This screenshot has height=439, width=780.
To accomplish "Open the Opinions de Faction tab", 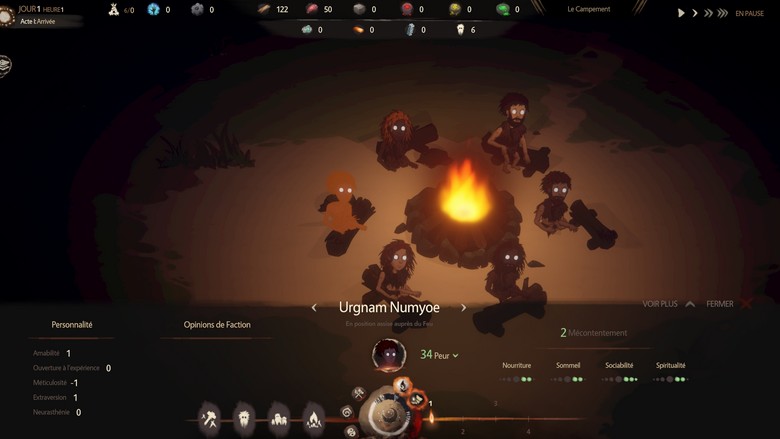I will click(217, 325).
